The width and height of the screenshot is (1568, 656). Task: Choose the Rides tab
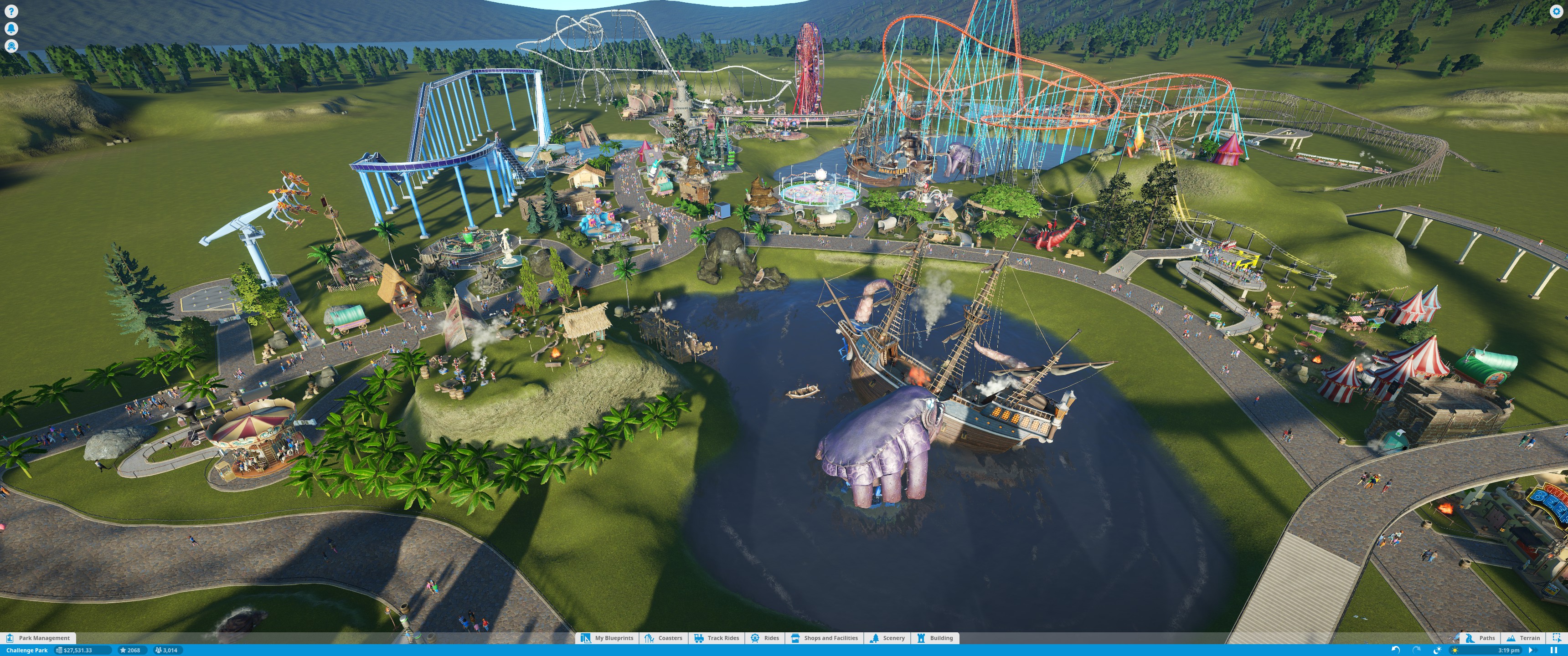coord(765,638)
